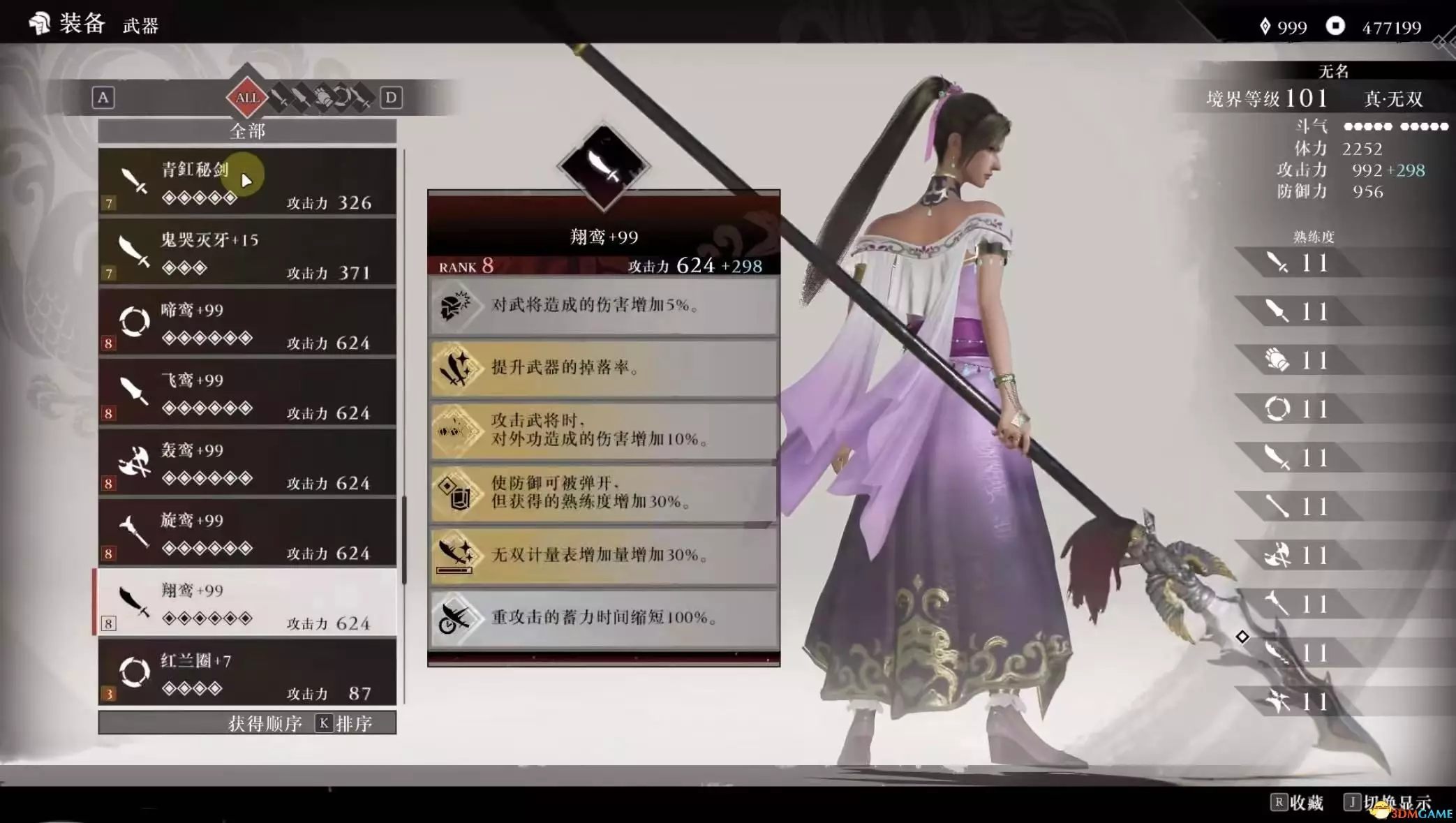Screen dimensions: 1456x823
Task: Select the blade weapon filter icon
Action: (302, 98)
